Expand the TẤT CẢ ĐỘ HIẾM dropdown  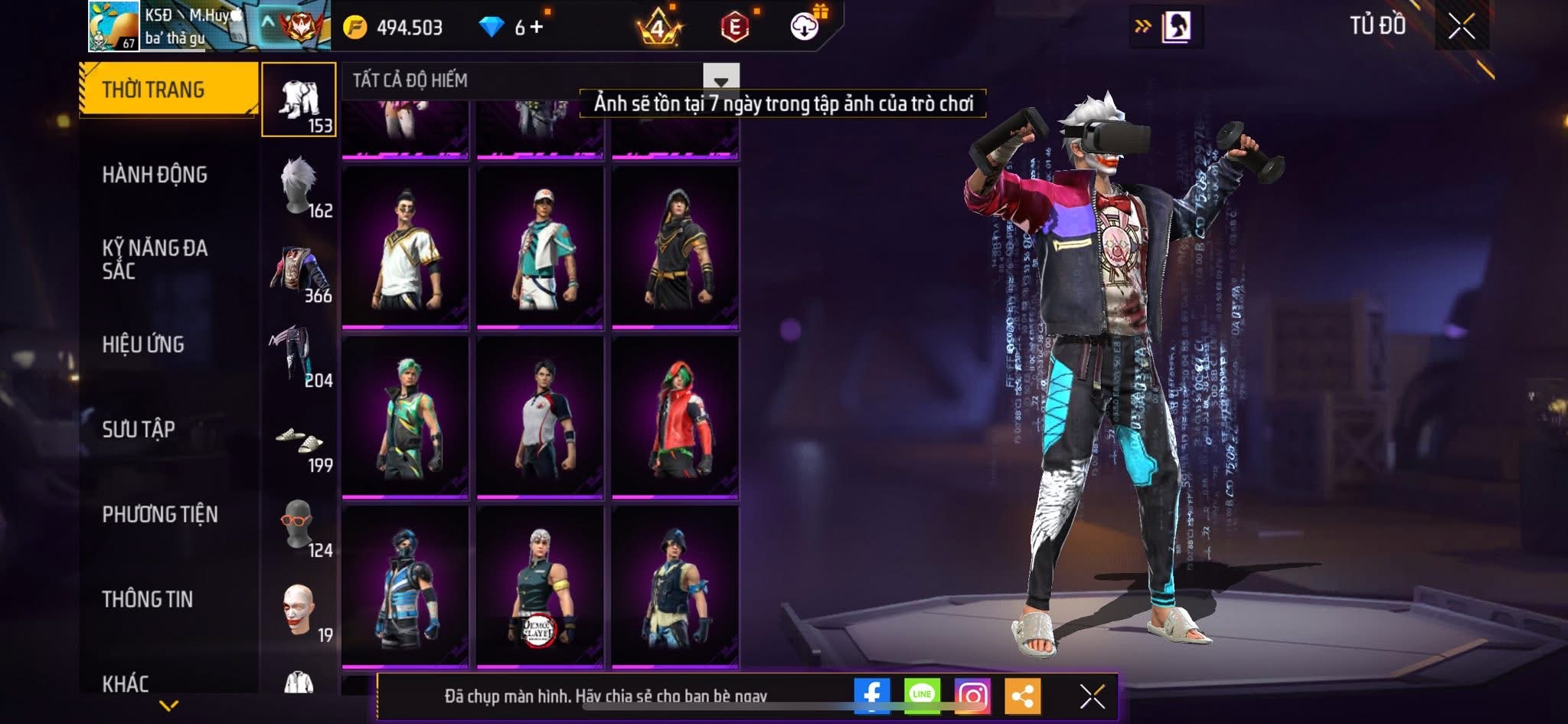tap(720, 80)
